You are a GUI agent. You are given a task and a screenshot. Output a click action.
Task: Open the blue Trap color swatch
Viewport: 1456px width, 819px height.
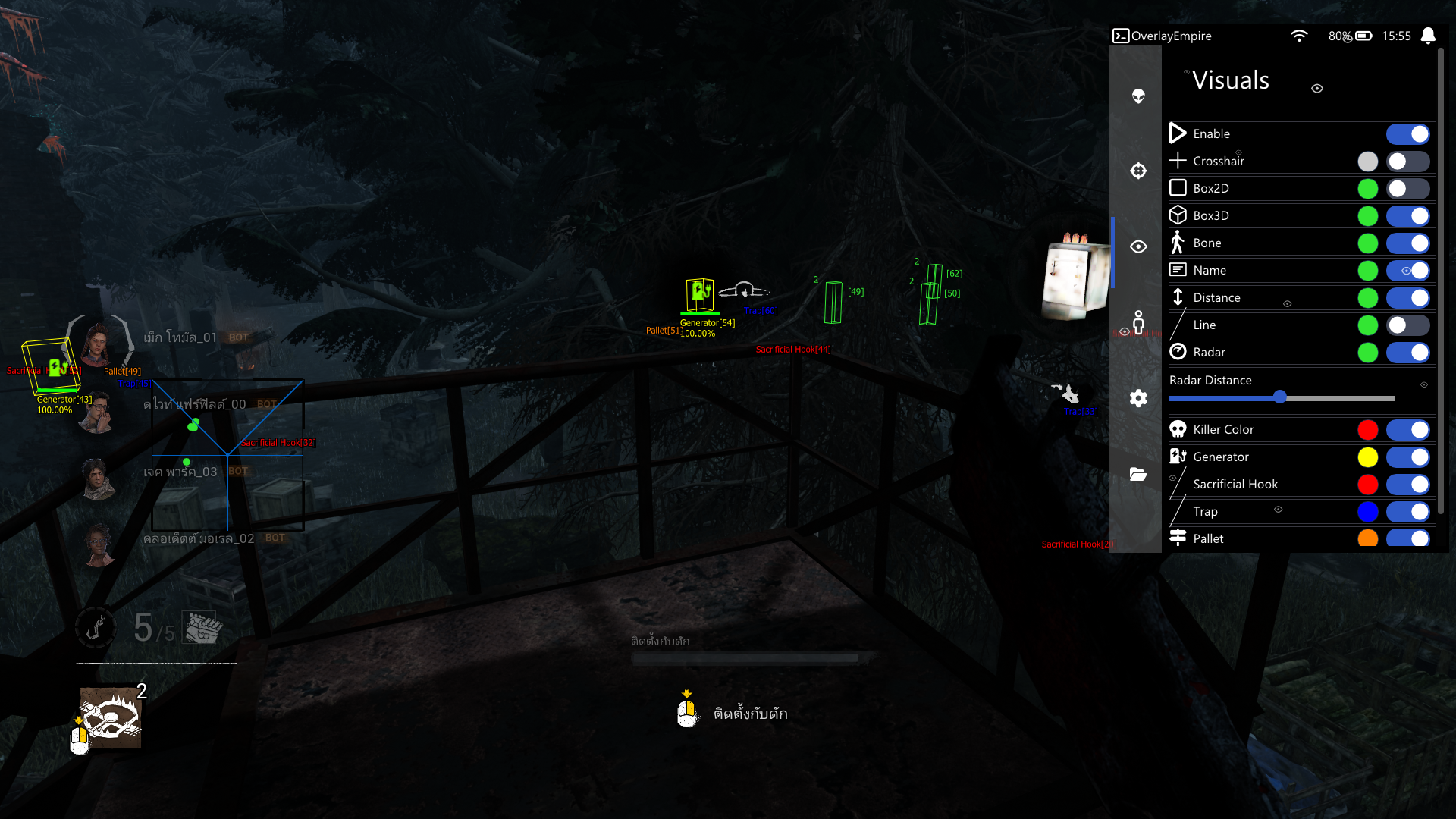(x=1367, y=512)
